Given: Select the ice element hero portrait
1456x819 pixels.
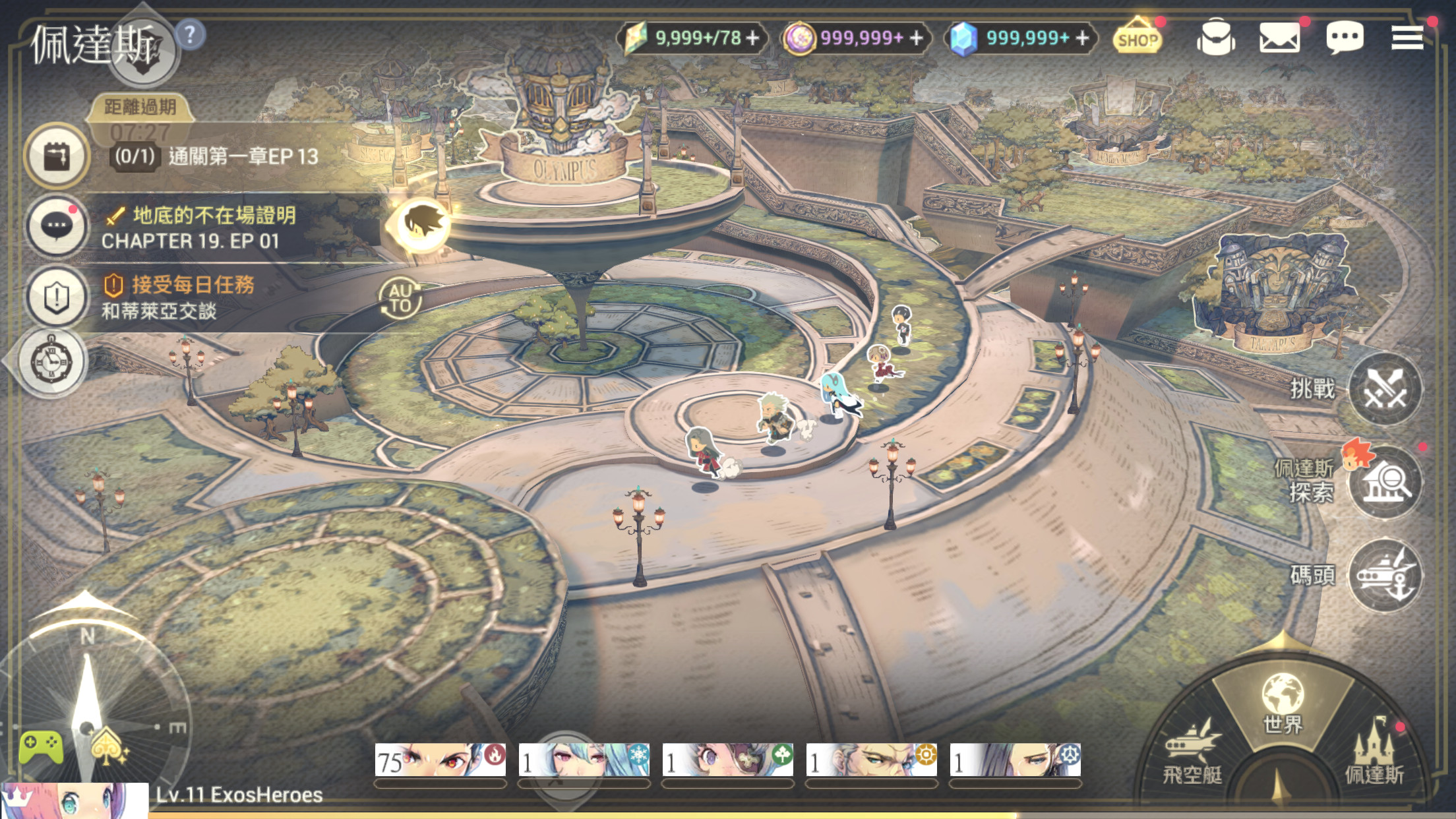Looking at the screenshot, I should click(x=584, y=760).
